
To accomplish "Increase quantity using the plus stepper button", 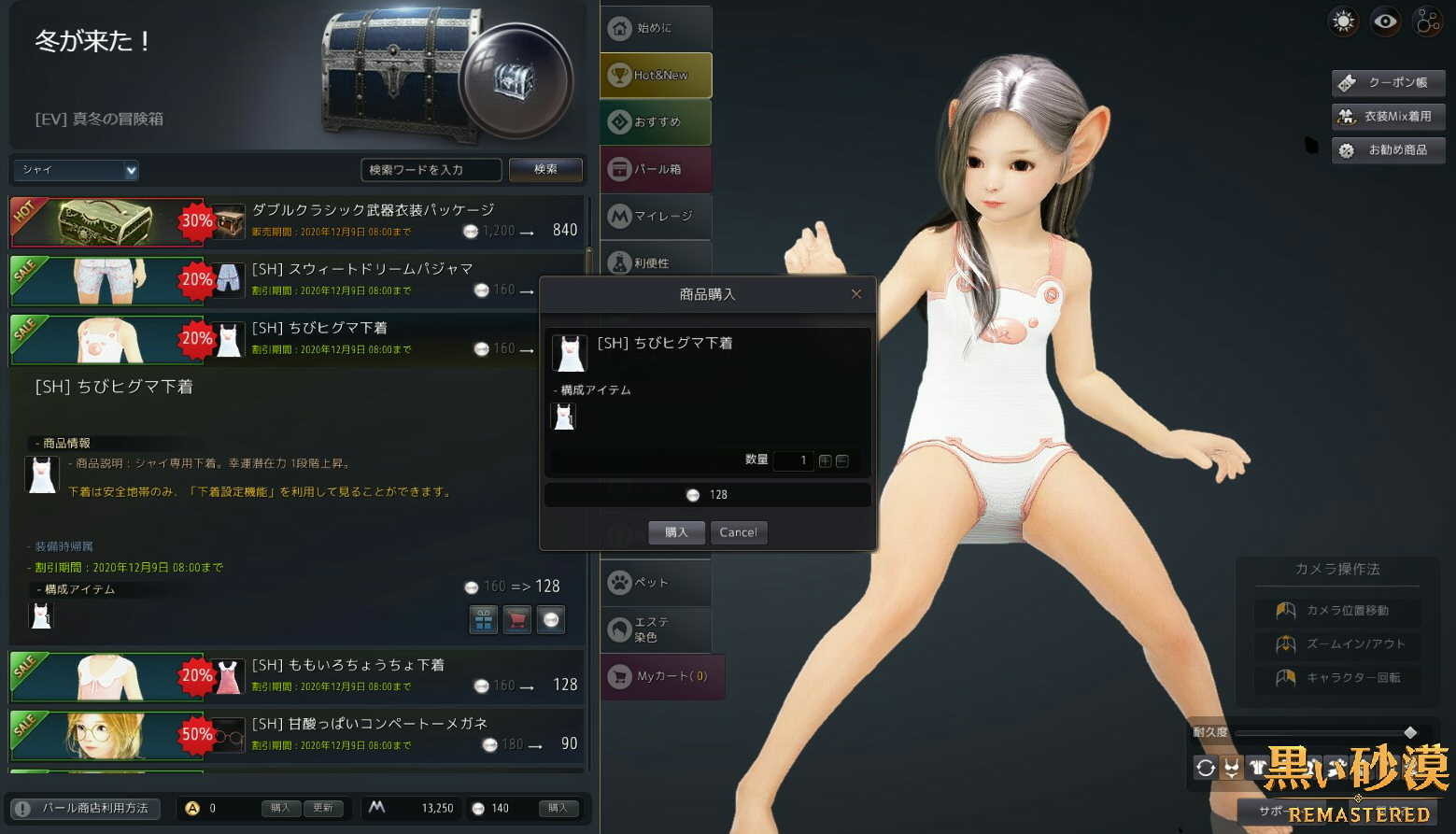I will click(825, 460).
